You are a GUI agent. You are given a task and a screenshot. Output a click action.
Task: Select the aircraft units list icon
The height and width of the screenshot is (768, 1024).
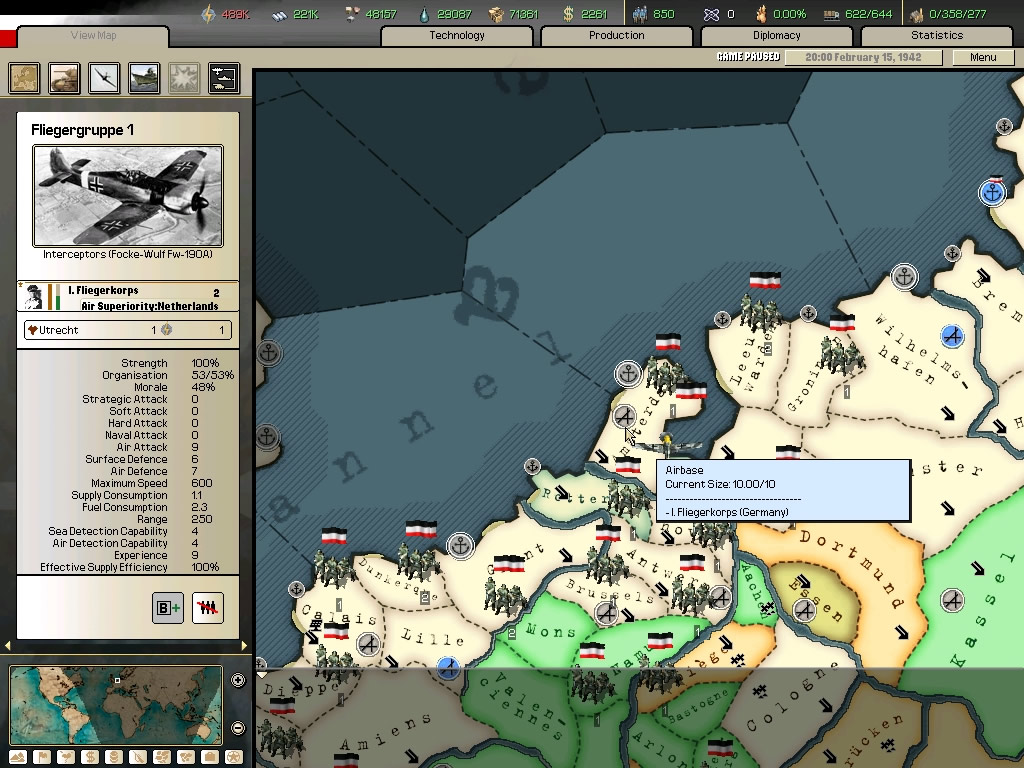104,78
